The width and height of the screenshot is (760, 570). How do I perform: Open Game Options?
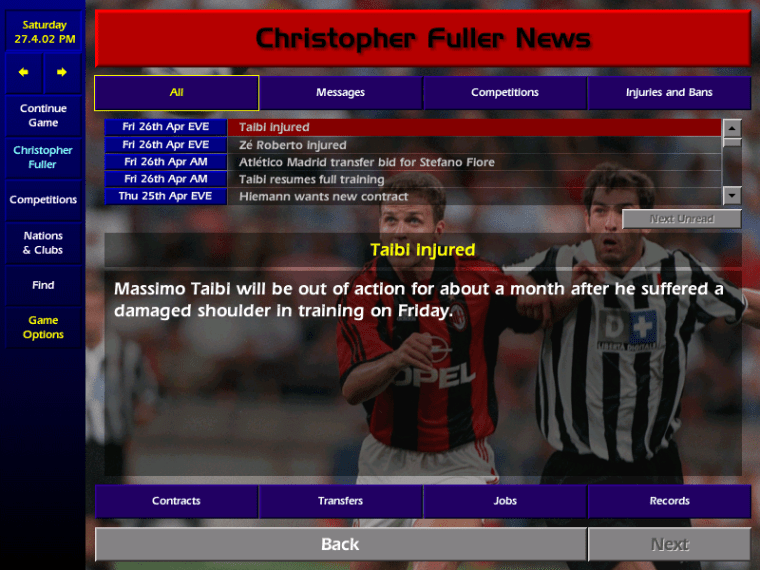[x=43, y=327]
